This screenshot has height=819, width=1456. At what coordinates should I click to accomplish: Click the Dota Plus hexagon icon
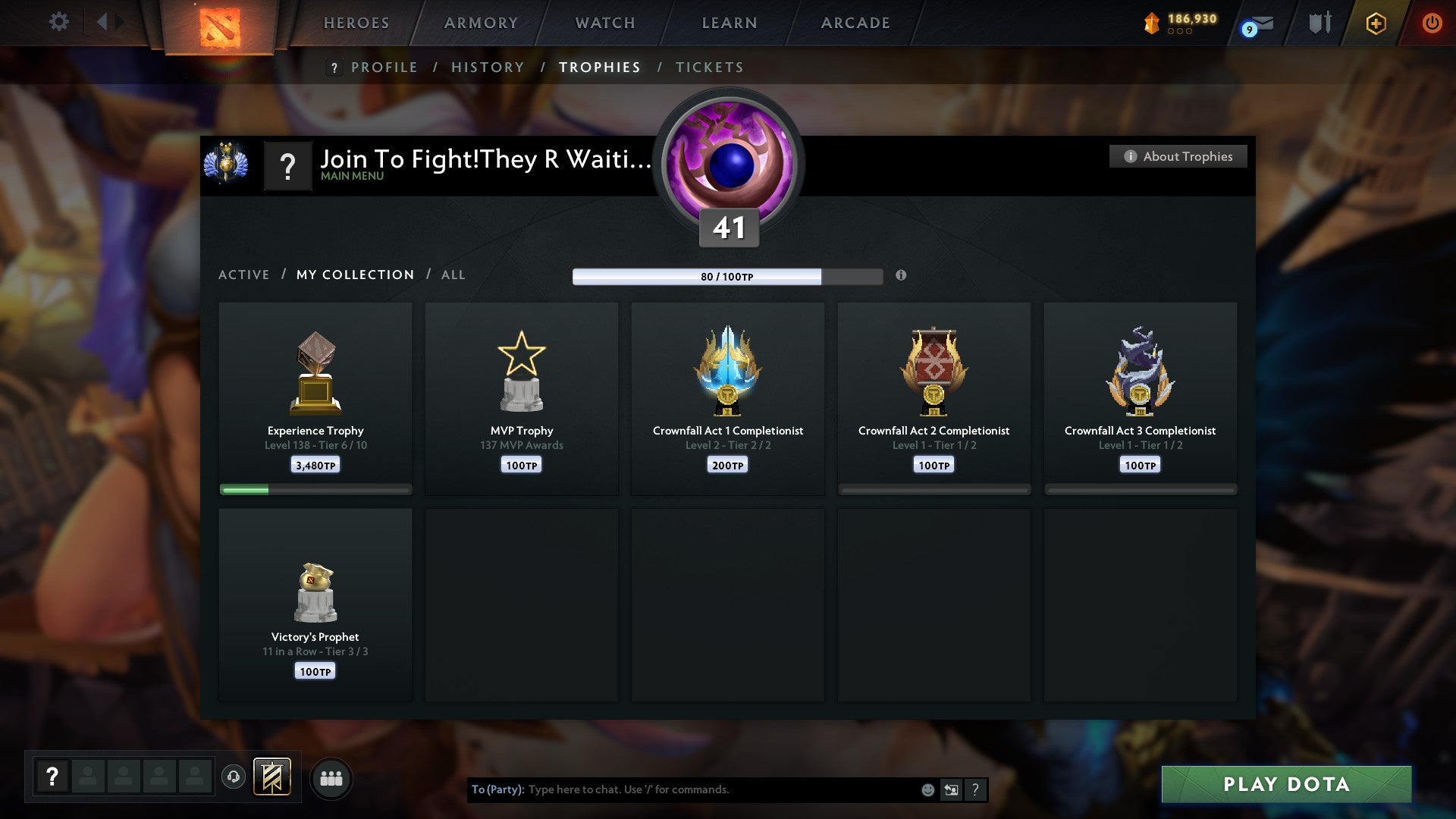click(1375, 24)
